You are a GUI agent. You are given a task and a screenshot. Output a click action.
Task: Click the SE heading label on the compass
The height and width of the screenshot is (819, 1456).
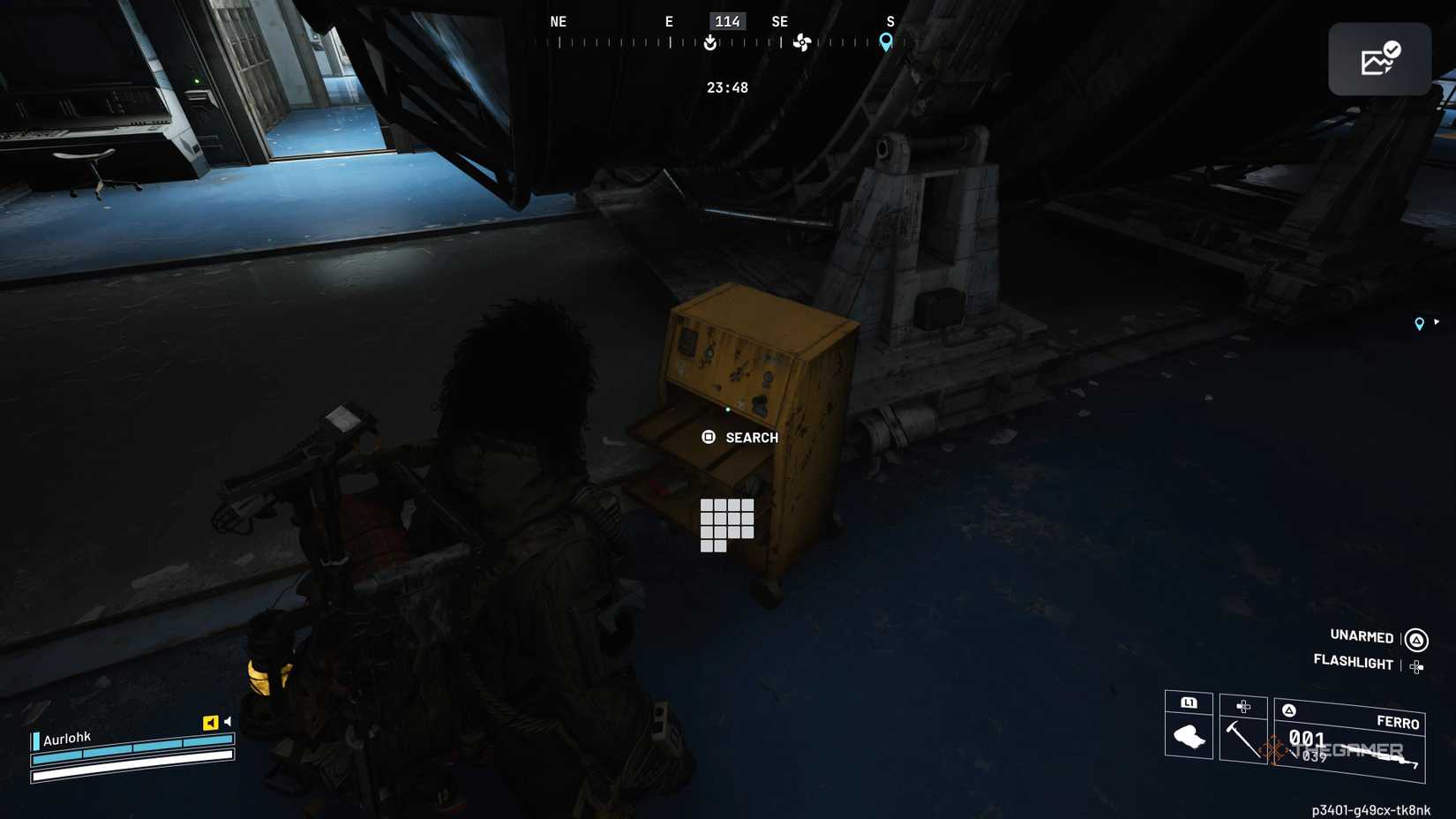[780, 21]
